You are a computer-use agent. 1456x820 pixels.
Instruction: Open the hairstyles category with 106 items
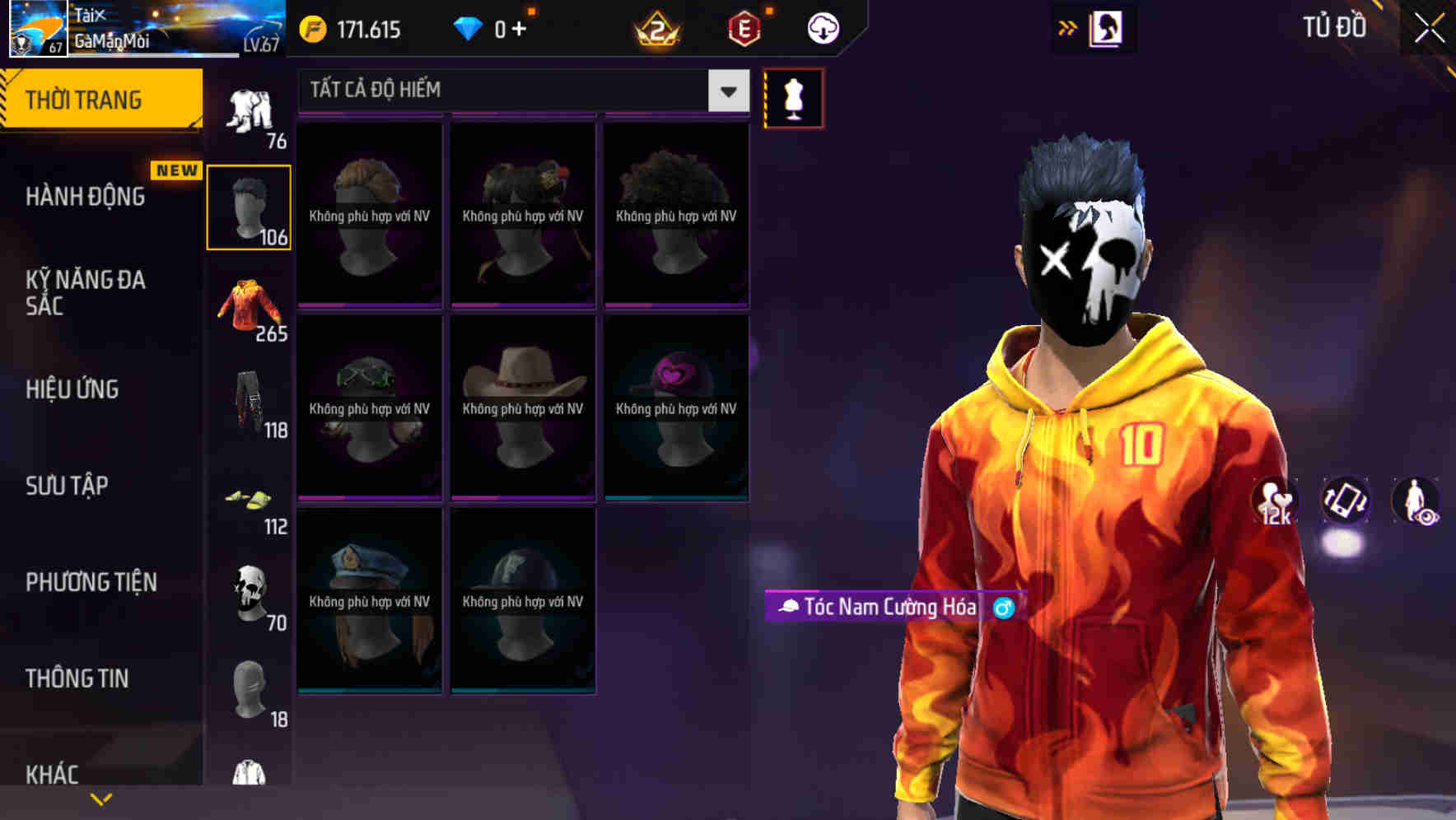tap(249, 206)
